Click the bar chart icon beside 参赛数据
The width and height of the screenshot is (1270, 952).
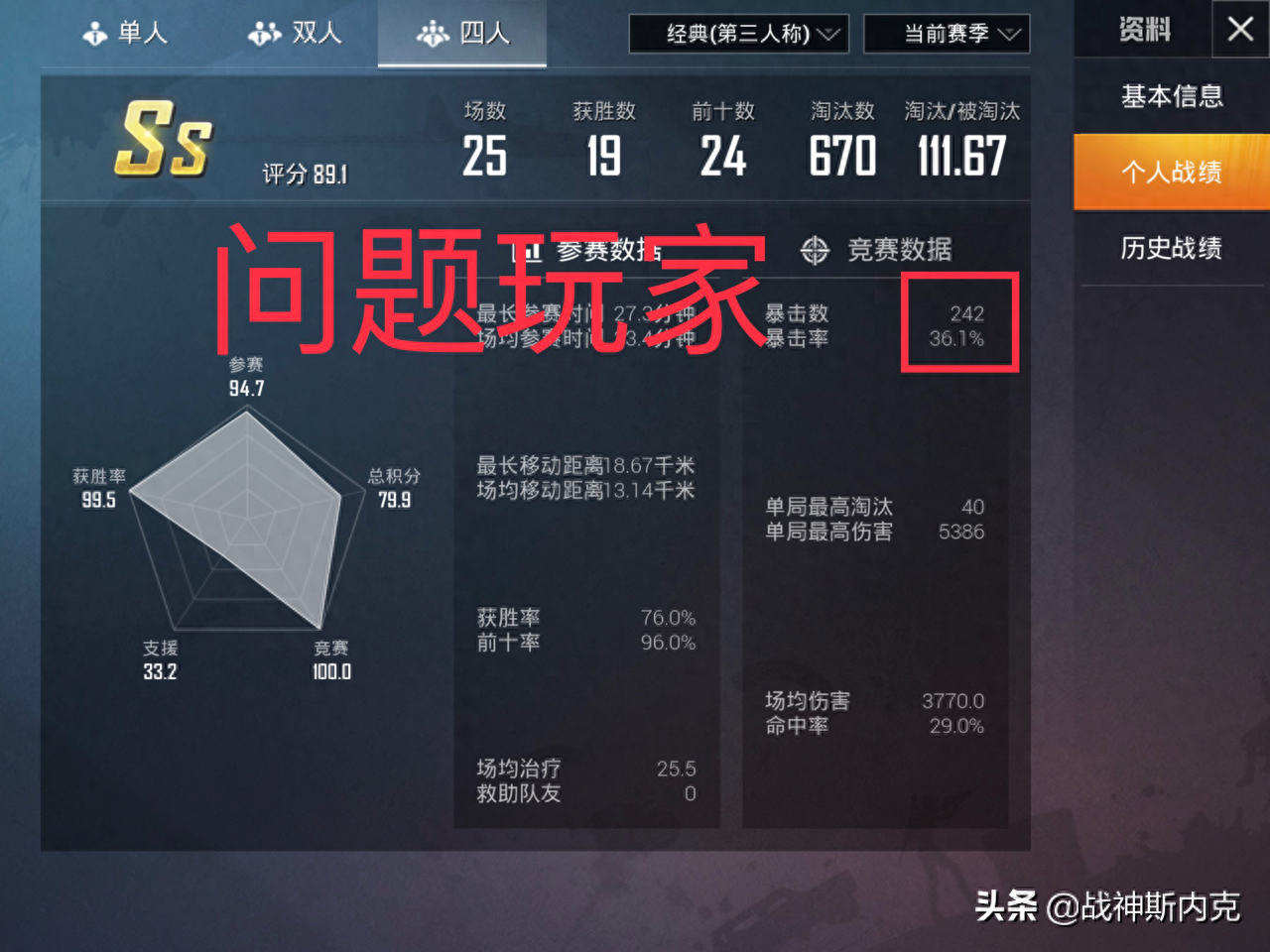[x=526, y=251]
